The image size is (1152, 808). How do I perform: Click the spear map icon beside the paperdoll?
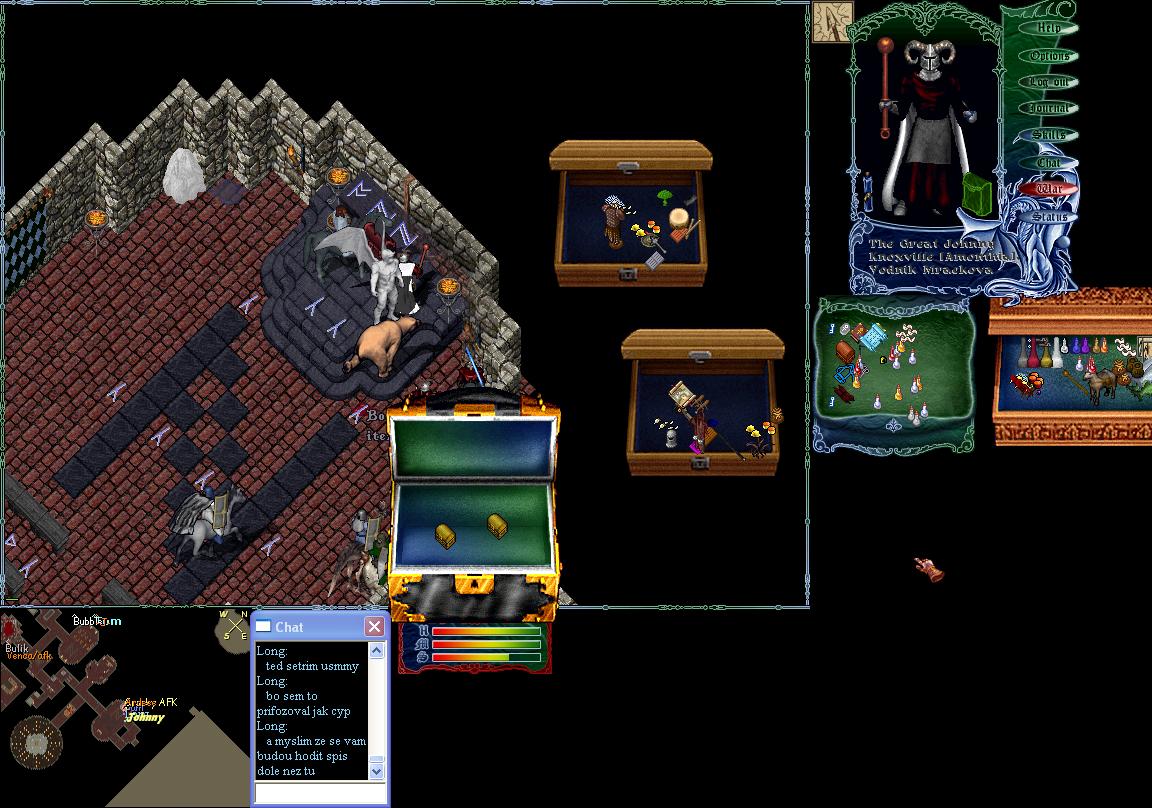click(x=832, y=22)
